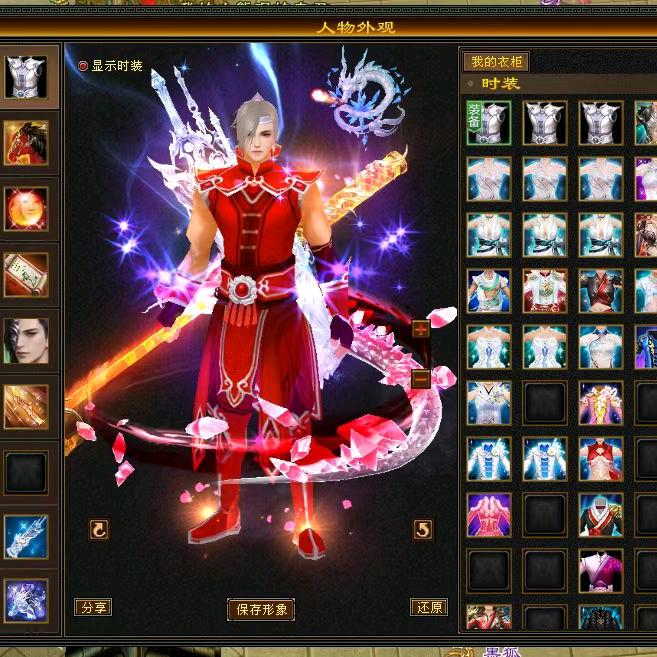Click the 分享 share button
657x657 pixels.
(x=93, y=607)
